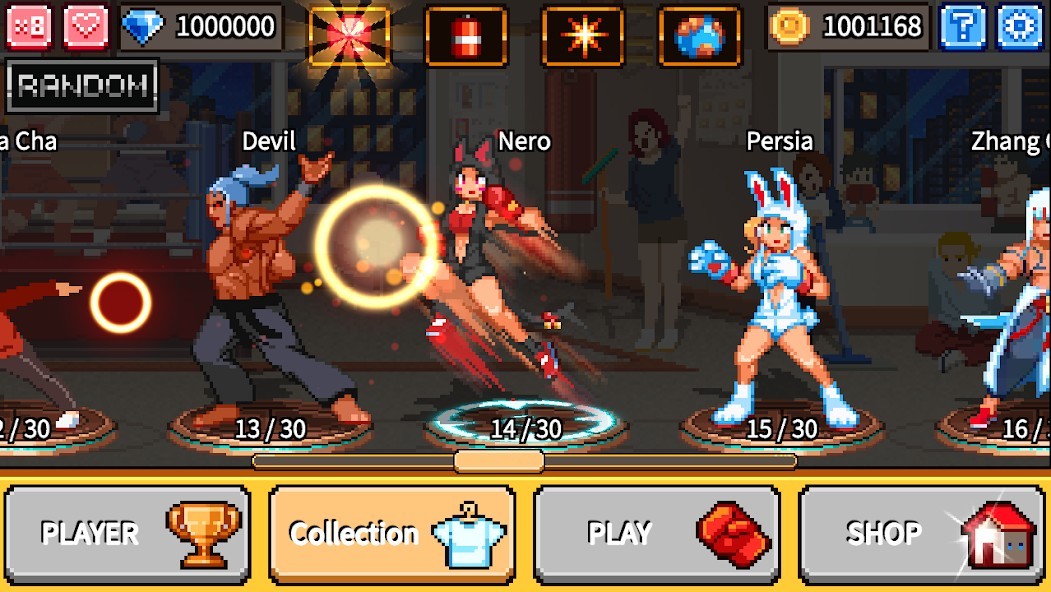Select the orange starburst spark item
The height and width of the screenshot is (592, 1051).
583,36
